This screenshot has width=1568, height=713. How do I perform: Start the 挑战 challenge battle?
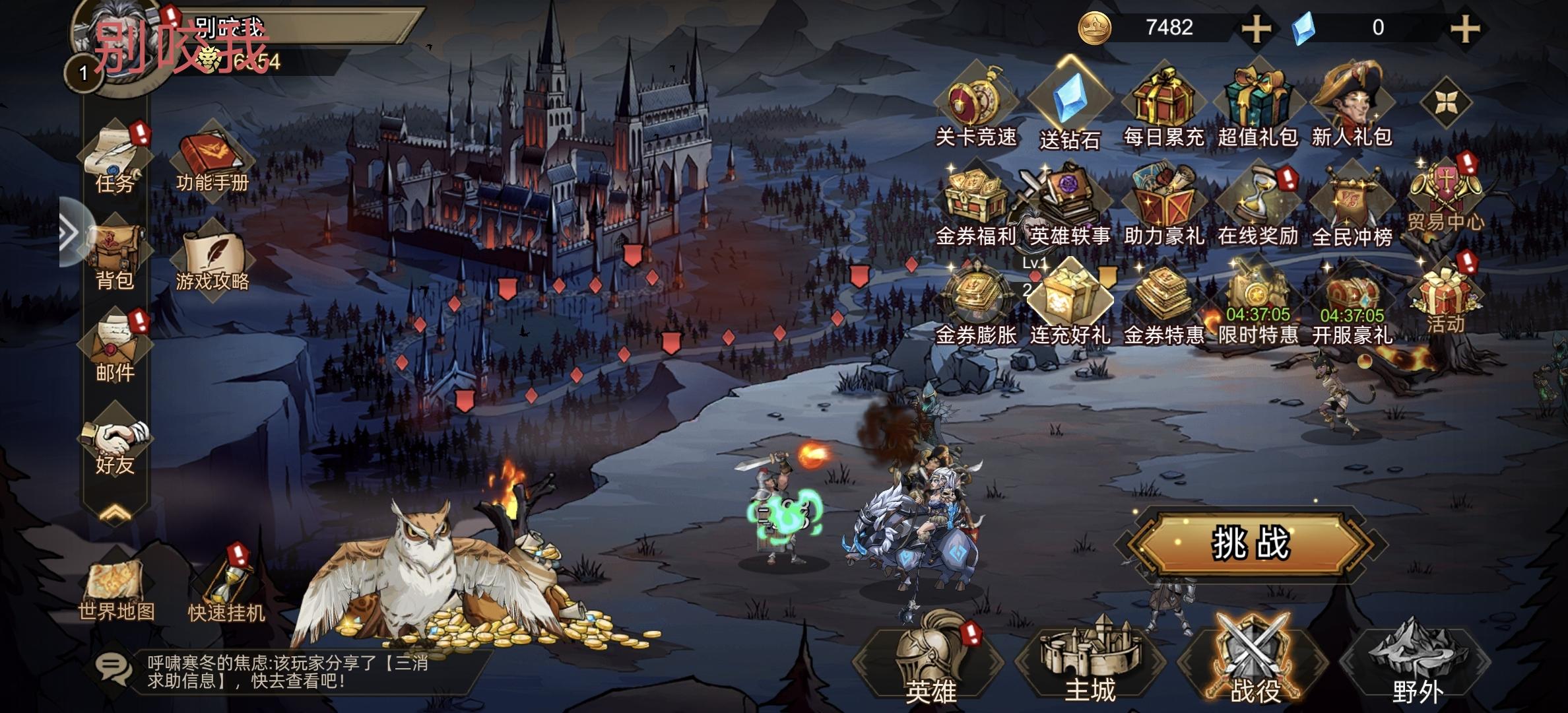point(1249,544)
